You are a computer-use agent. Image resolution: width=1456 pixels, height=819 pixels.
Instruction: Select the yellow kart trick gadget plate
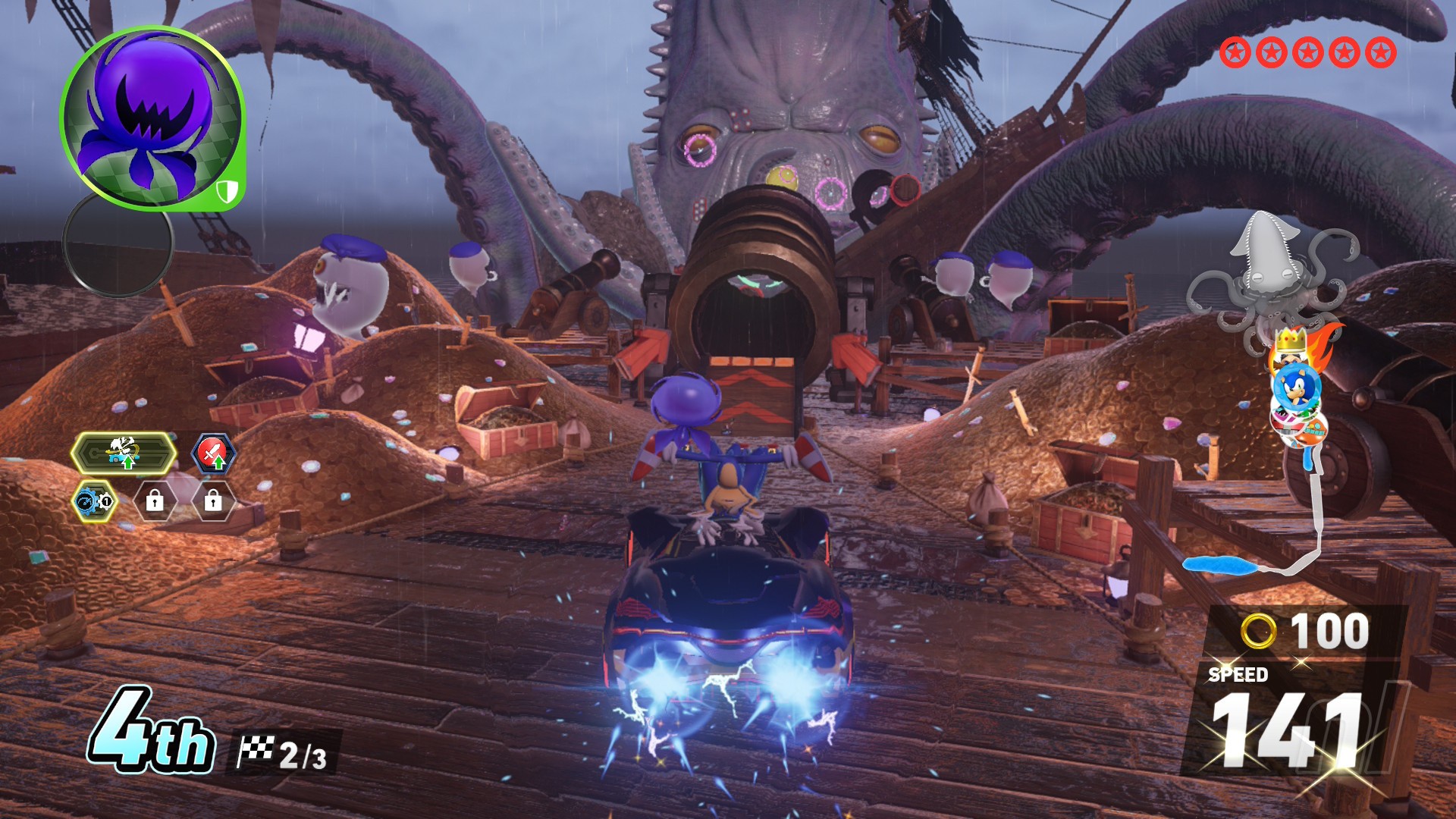coord(124,453)
